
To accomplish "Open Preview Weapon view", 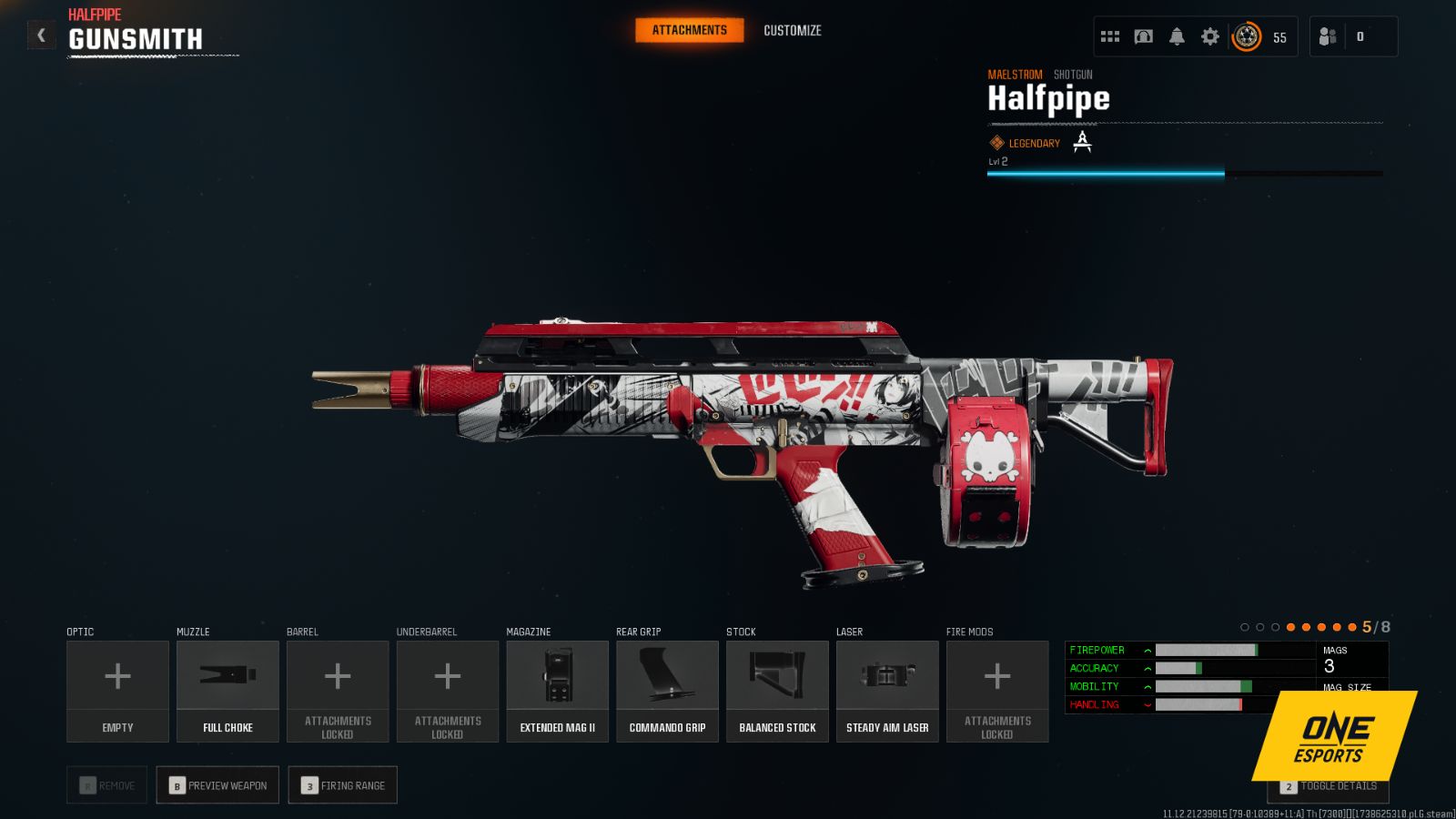I will pos(217,784).
